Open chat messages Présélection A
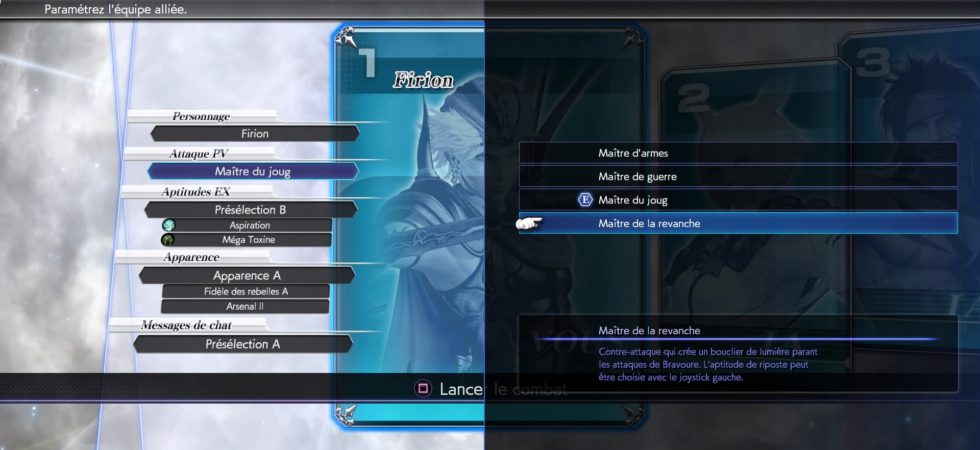This screenshot has width=980, height=450. point(242,344)
